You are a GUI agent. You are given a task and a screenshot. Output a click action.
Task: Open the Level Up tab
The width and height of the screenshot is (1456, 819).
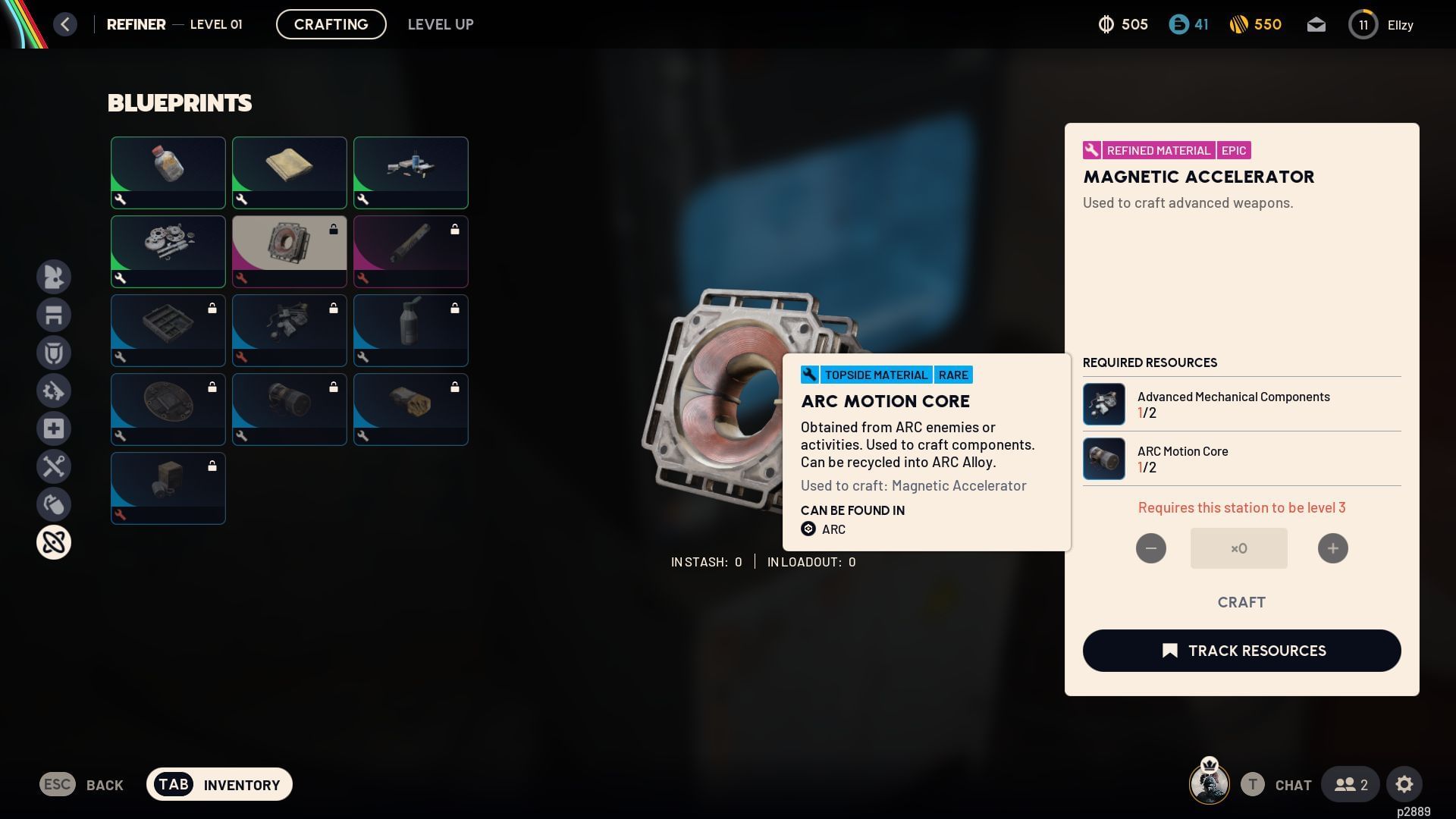(x=441, y=24)
